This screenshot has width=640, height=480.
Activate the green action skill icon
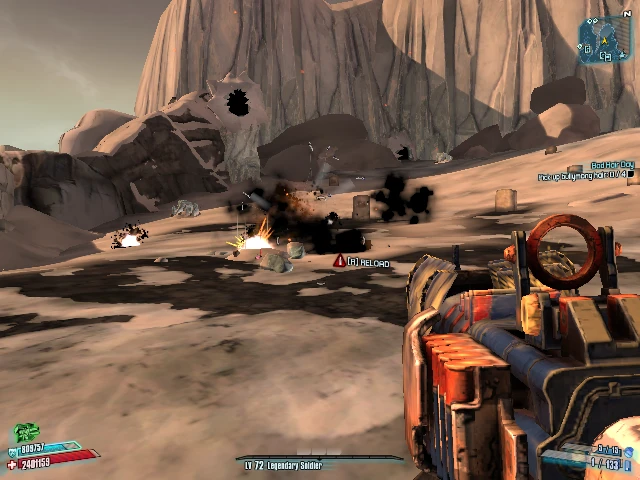(26, 433)
